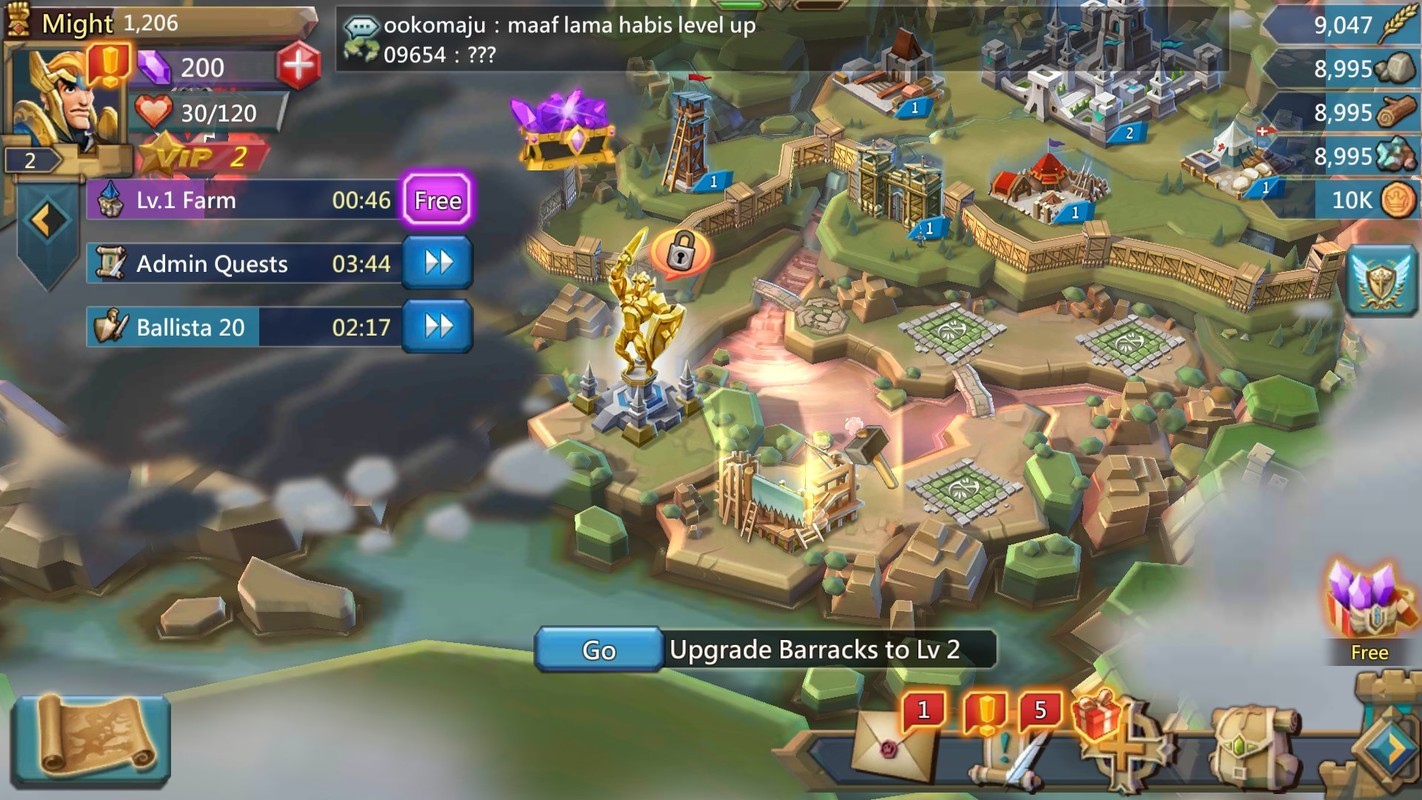Open the chat message bar

click(780, 40)
